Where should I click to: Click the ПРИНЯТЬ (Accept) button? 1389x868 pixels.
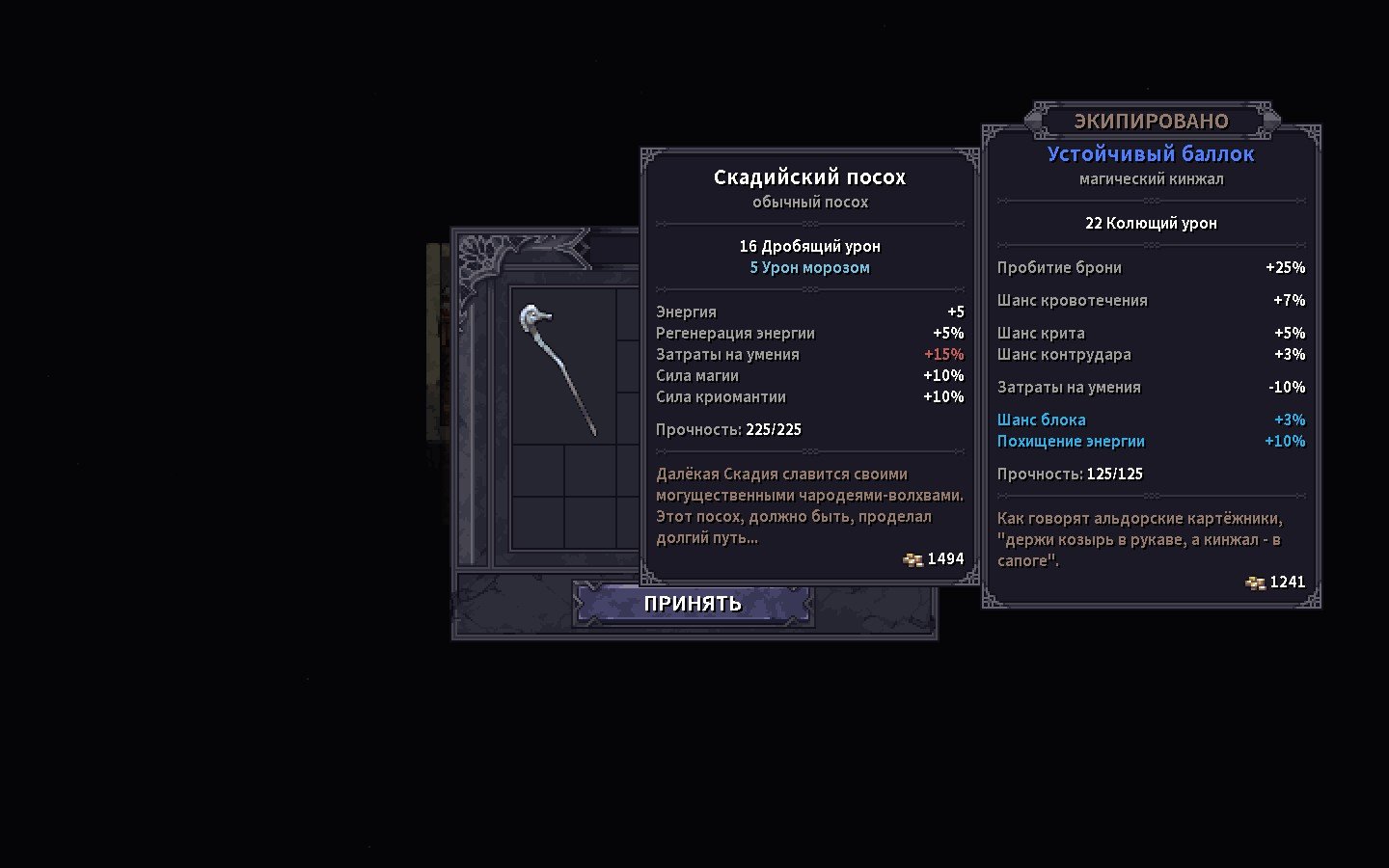693,604
